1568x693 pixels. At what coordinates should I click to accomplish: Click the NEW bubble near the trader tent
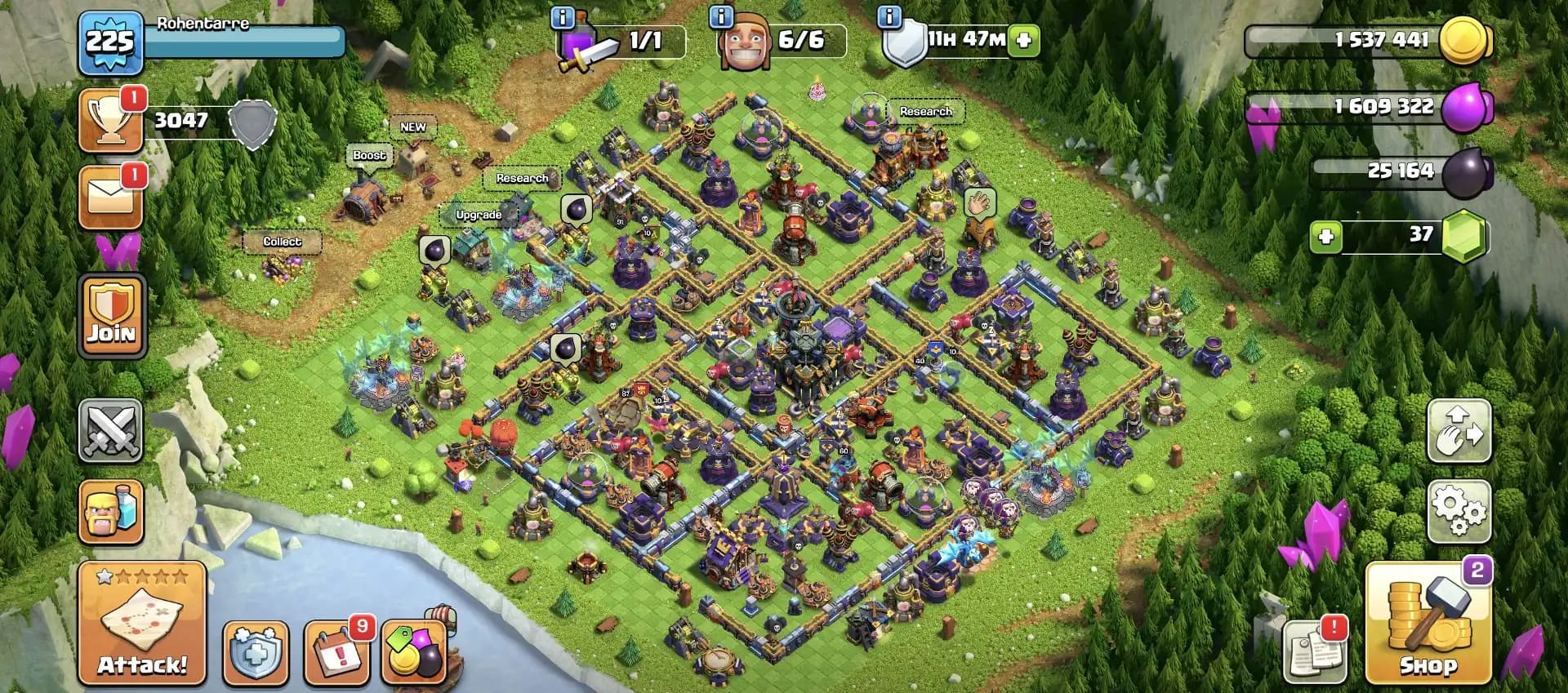pyautogui.click(x=414, y=127)
